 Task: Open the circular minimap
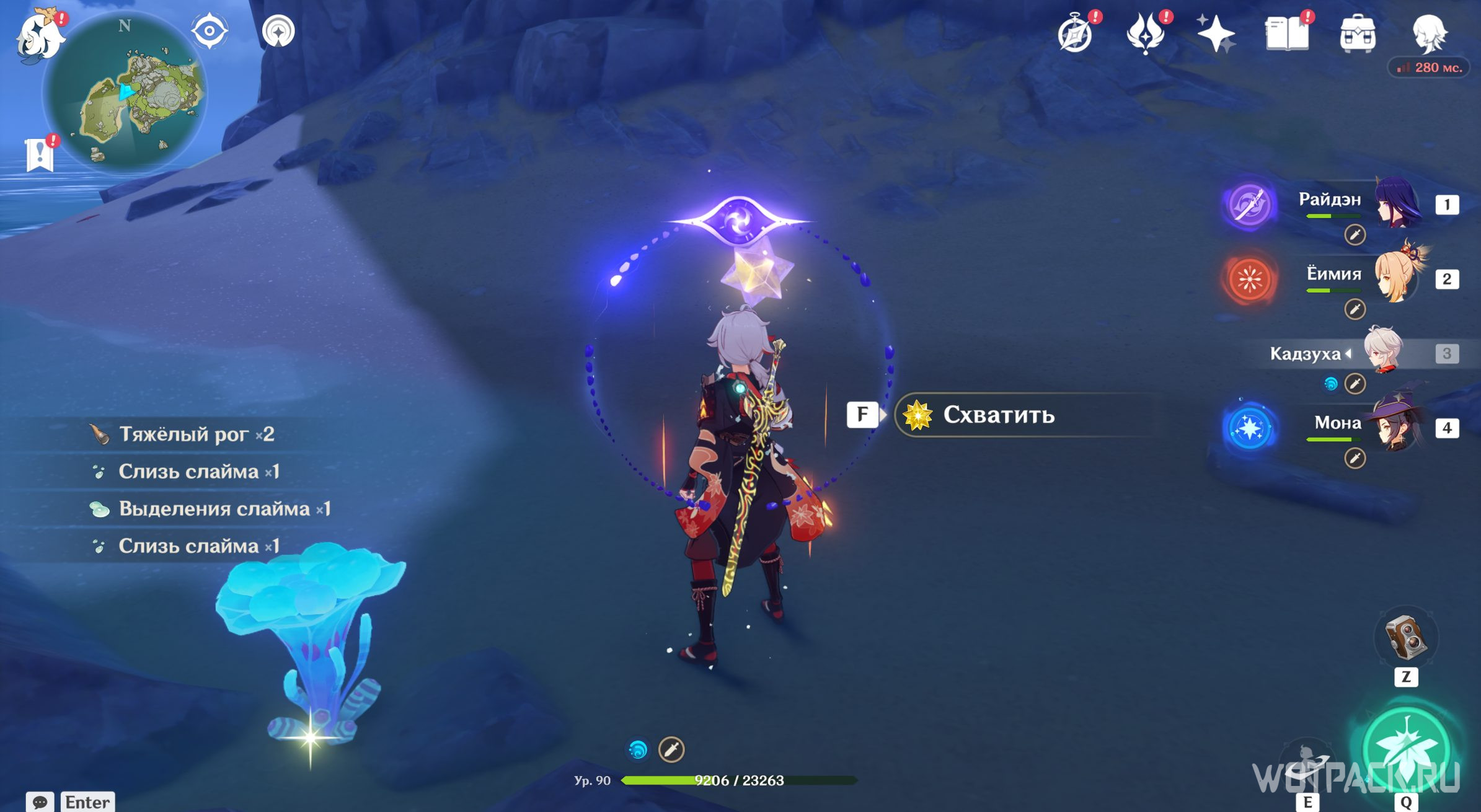point(126,93)
